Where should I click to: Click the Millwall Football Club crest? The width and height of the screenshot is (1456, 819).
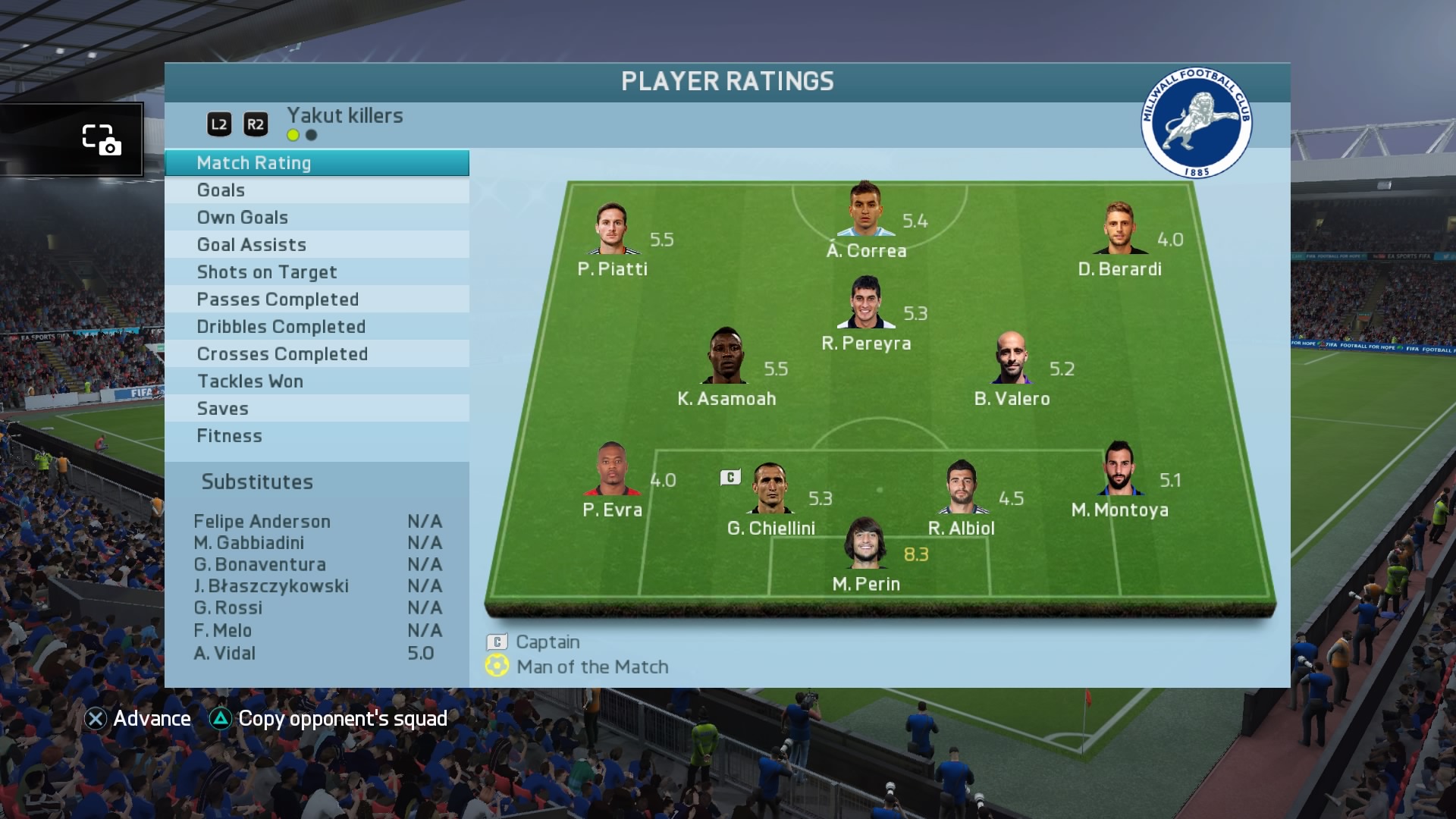(1197, 123)
